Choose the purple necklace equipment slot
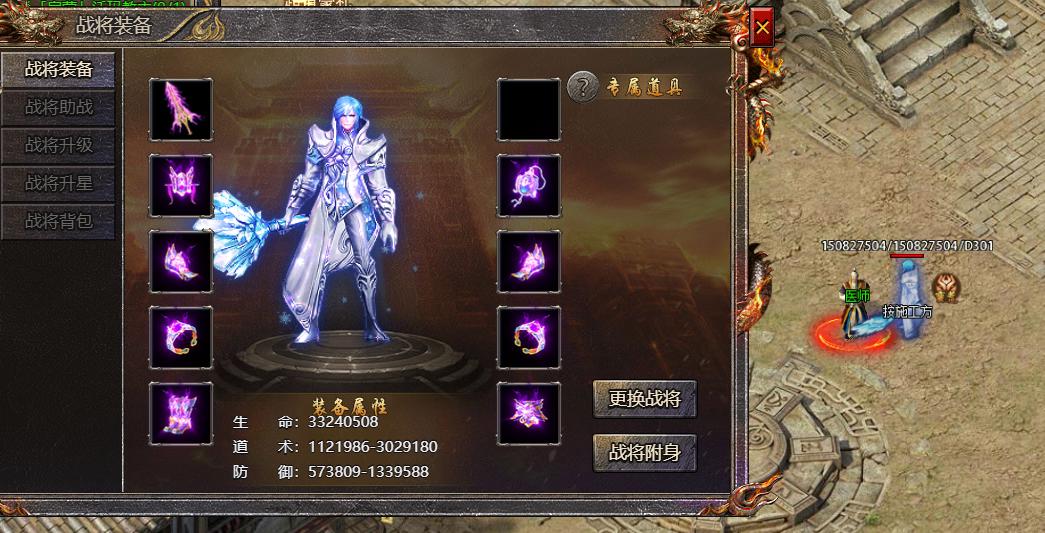This screenshot has height=533, width=1045. [528, 185]
